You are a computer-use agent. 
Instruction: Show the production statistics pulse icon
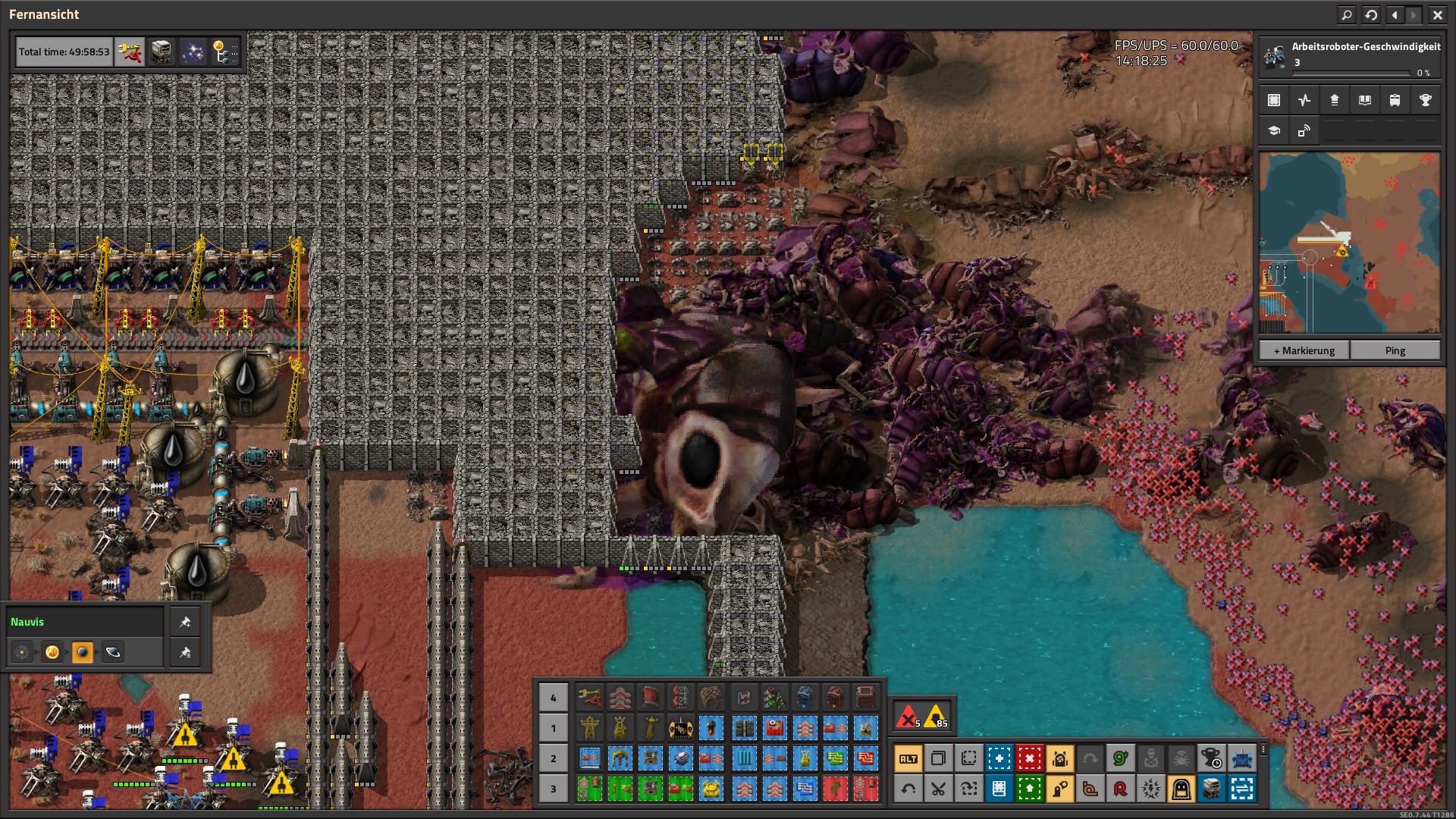click(x=1304, y=100)
